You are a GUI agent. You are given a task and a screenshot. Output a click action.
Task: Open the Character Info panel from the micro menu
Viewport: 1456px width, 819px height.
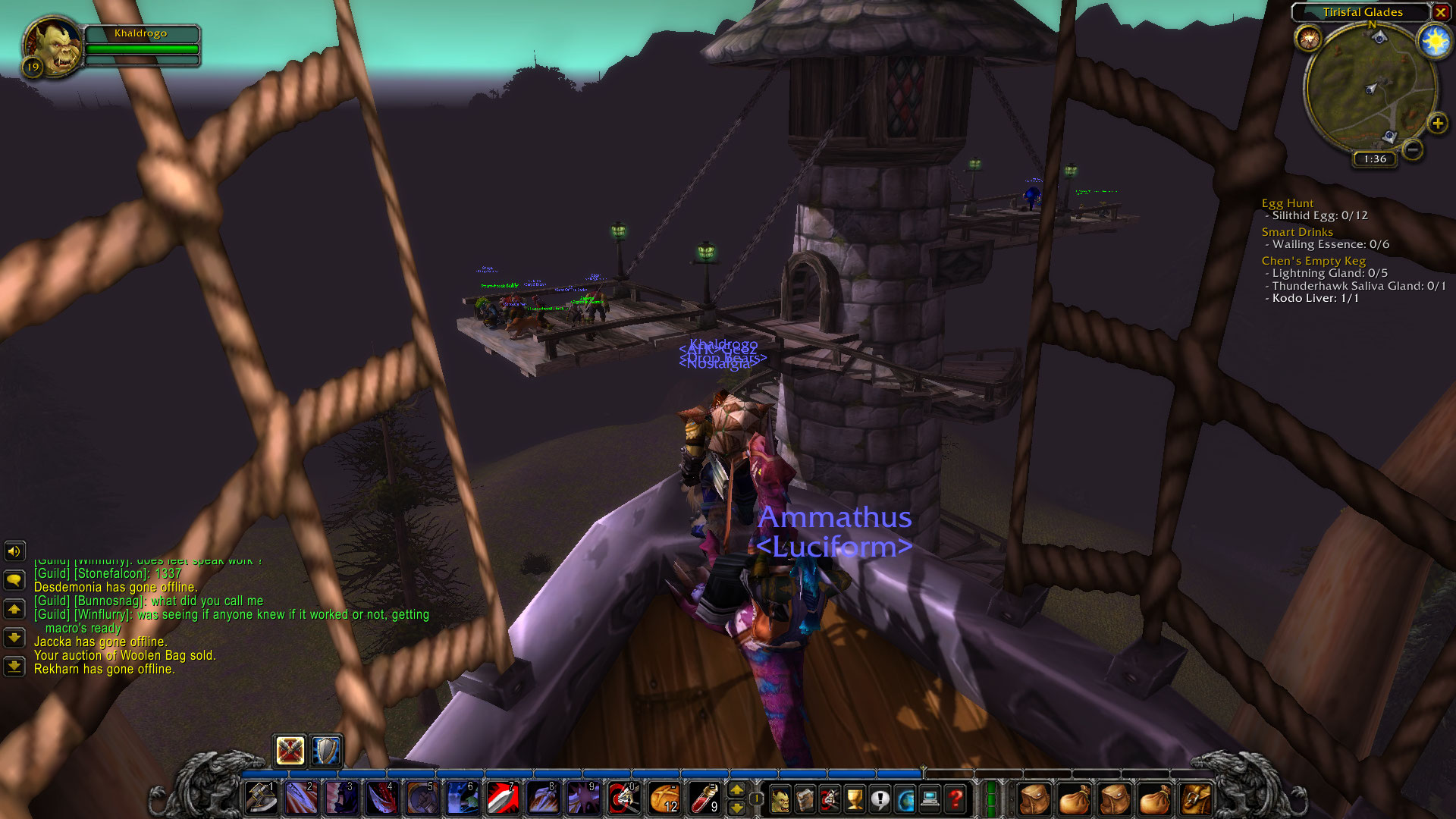pyautogui.click(x=781, y=797)
